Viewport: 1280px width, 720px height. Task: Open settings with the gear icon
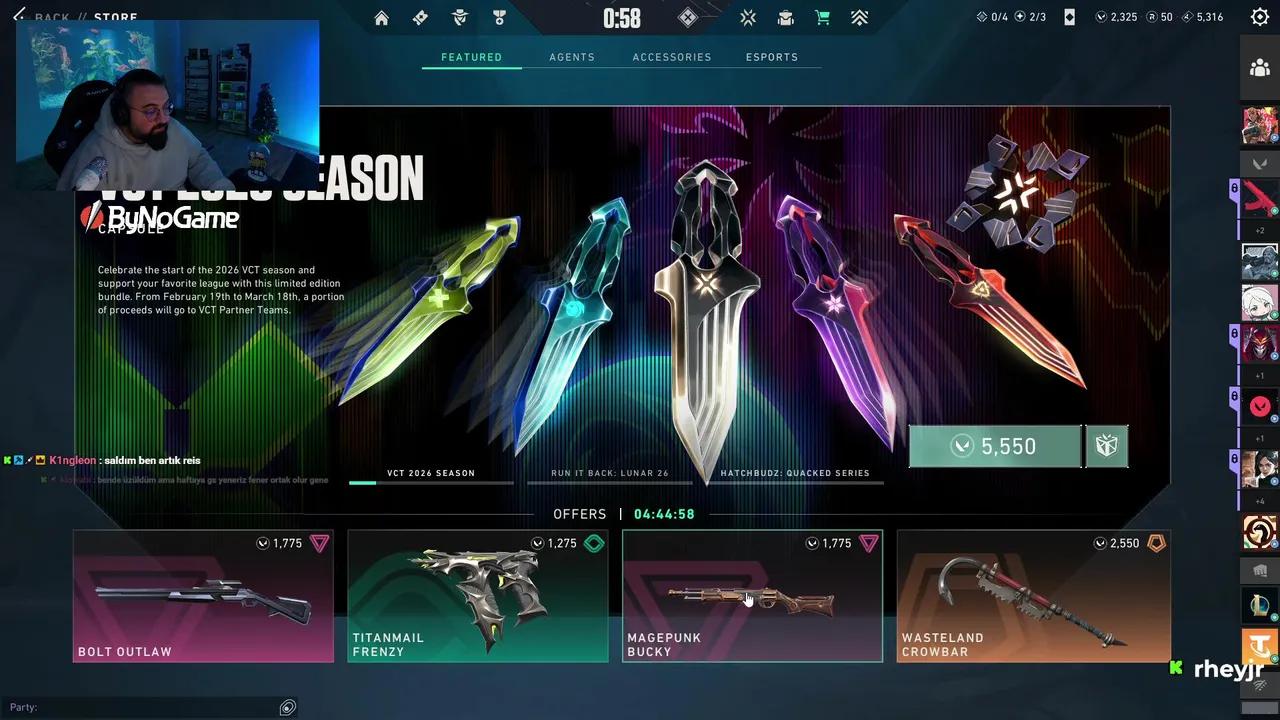click(1260, 17)
